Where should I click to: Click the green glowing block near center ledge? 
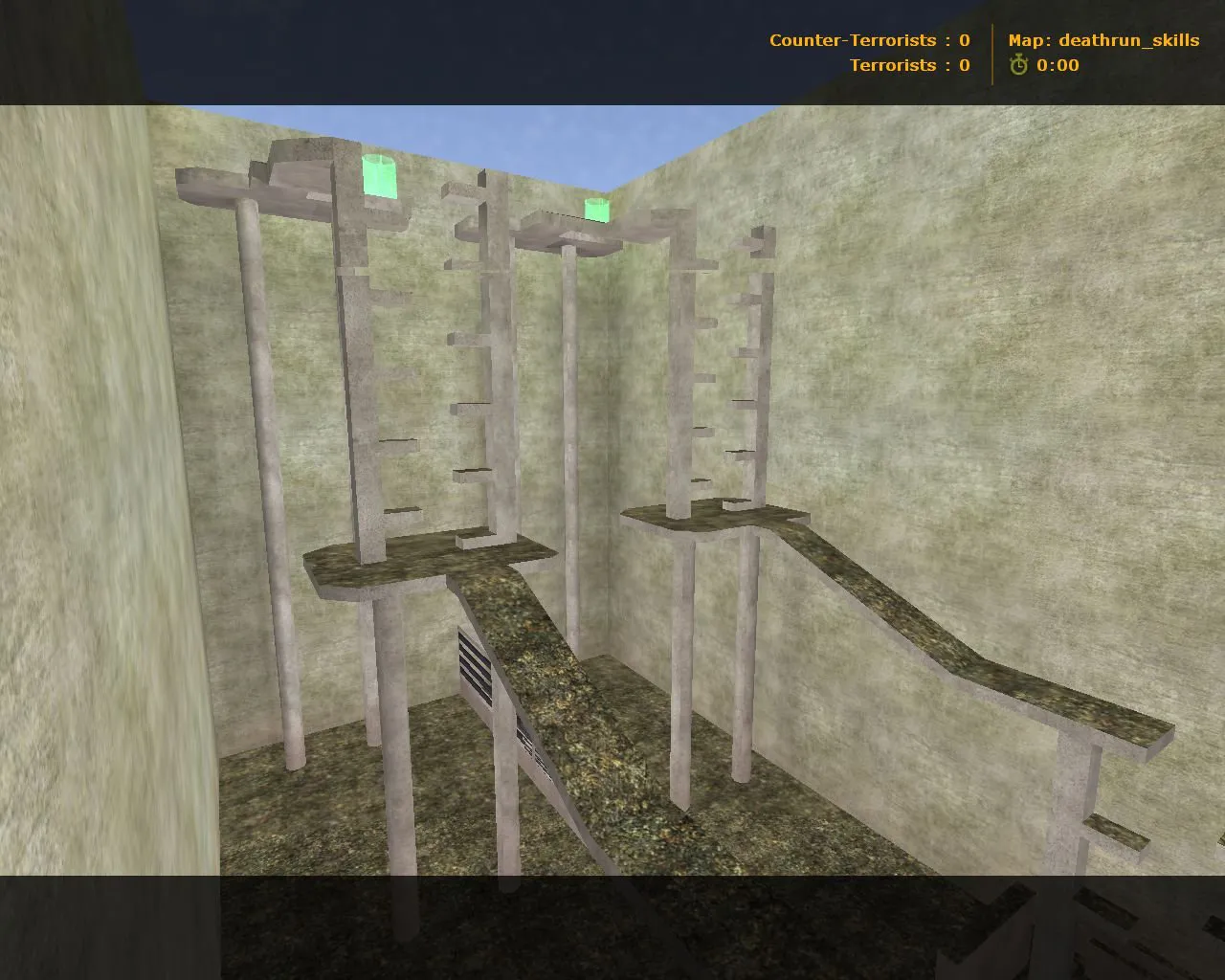[596, 212]
